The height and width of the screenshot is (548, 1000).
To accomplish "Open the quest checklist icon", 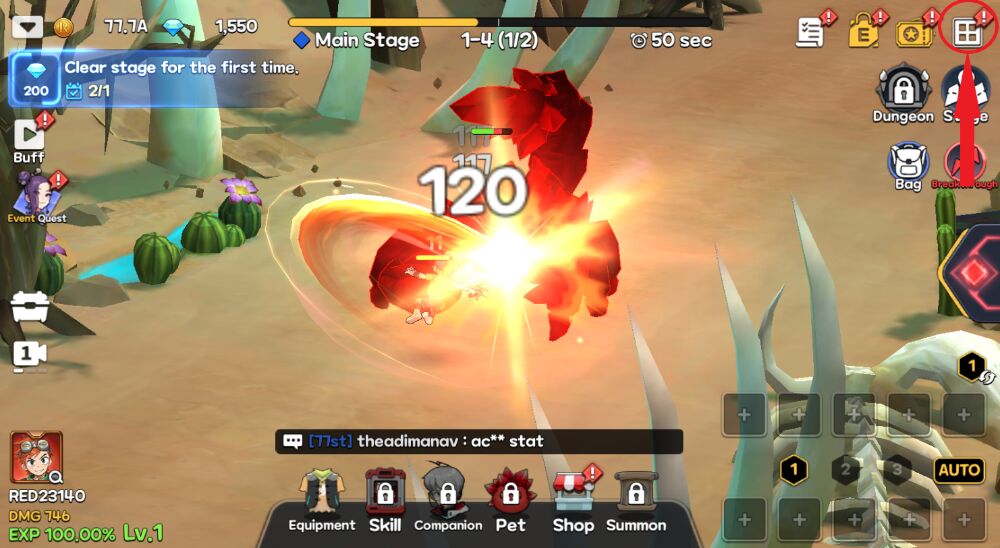I will coord(810,32).
